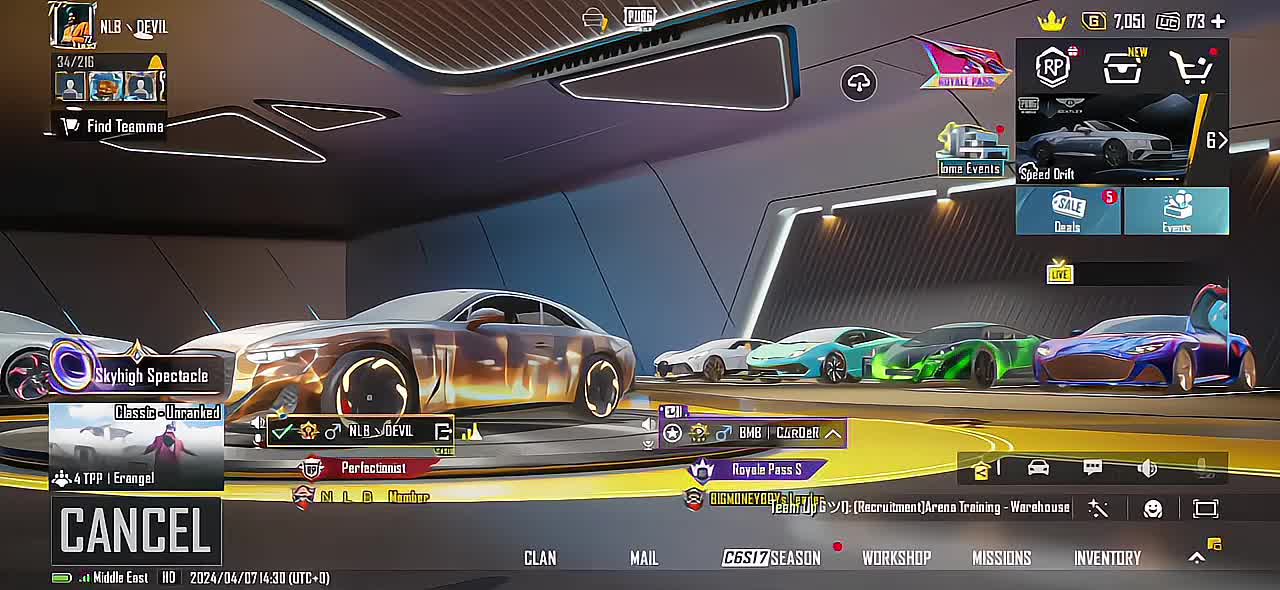Open the Royale Pass banner
This screenshot has width=1280, height=590.
point(964,66)
